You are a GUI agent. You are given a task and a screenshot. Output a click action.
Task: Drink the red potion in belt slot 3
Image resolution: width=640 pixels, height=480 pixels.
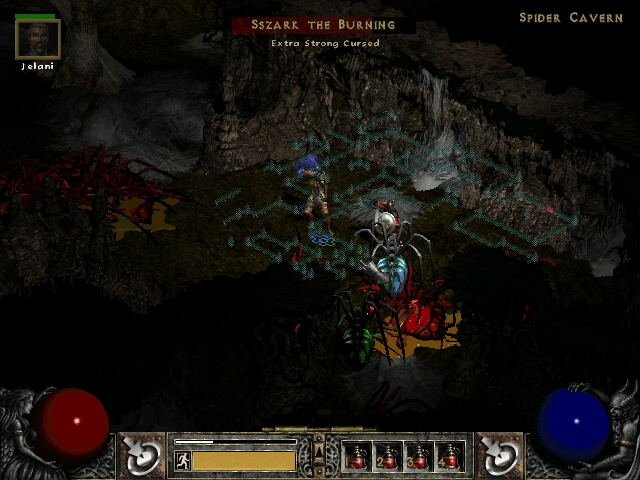tap(419, 457)
